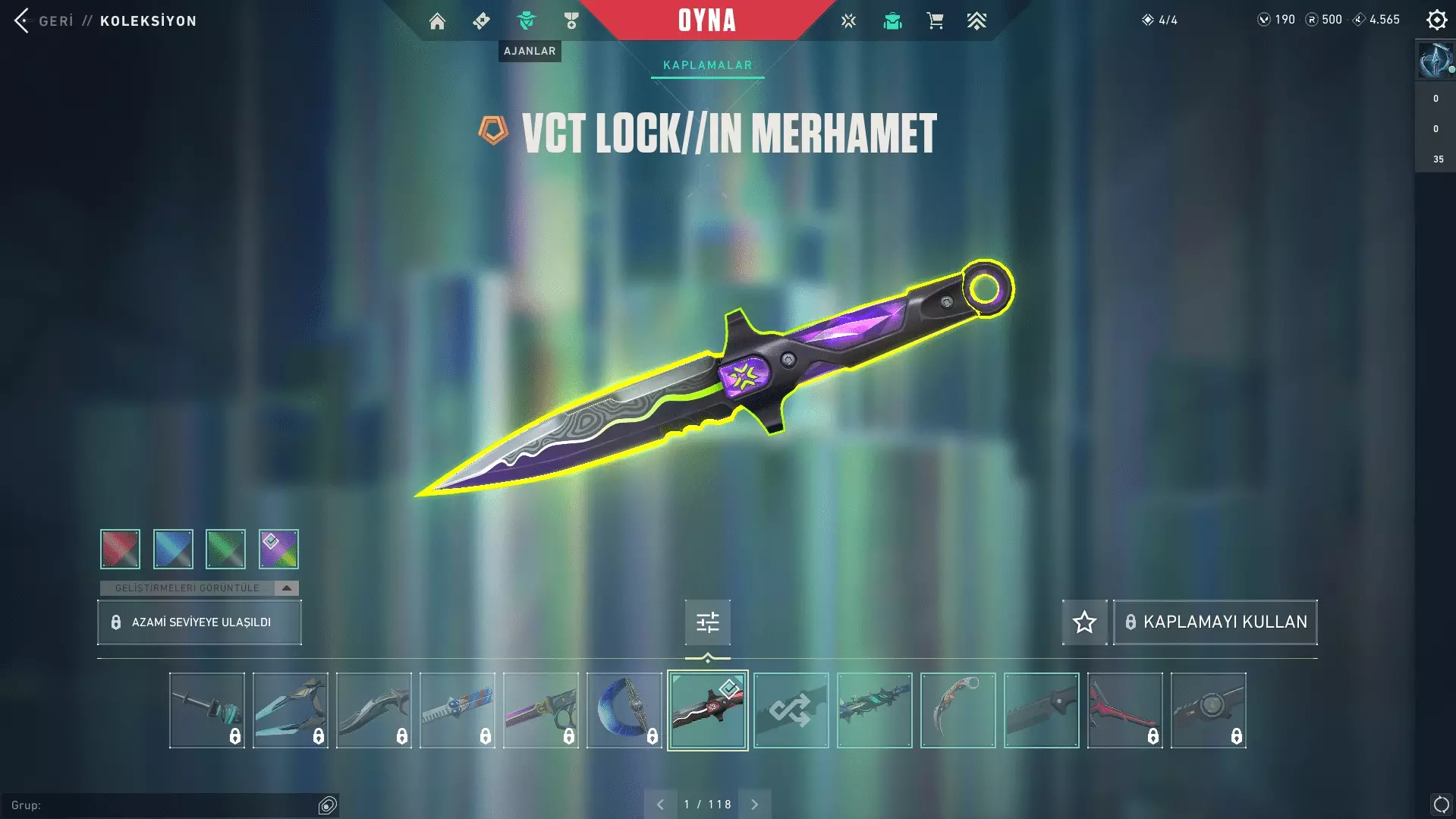
Task: Go to the next skin page
Action: tap(754, 805)
